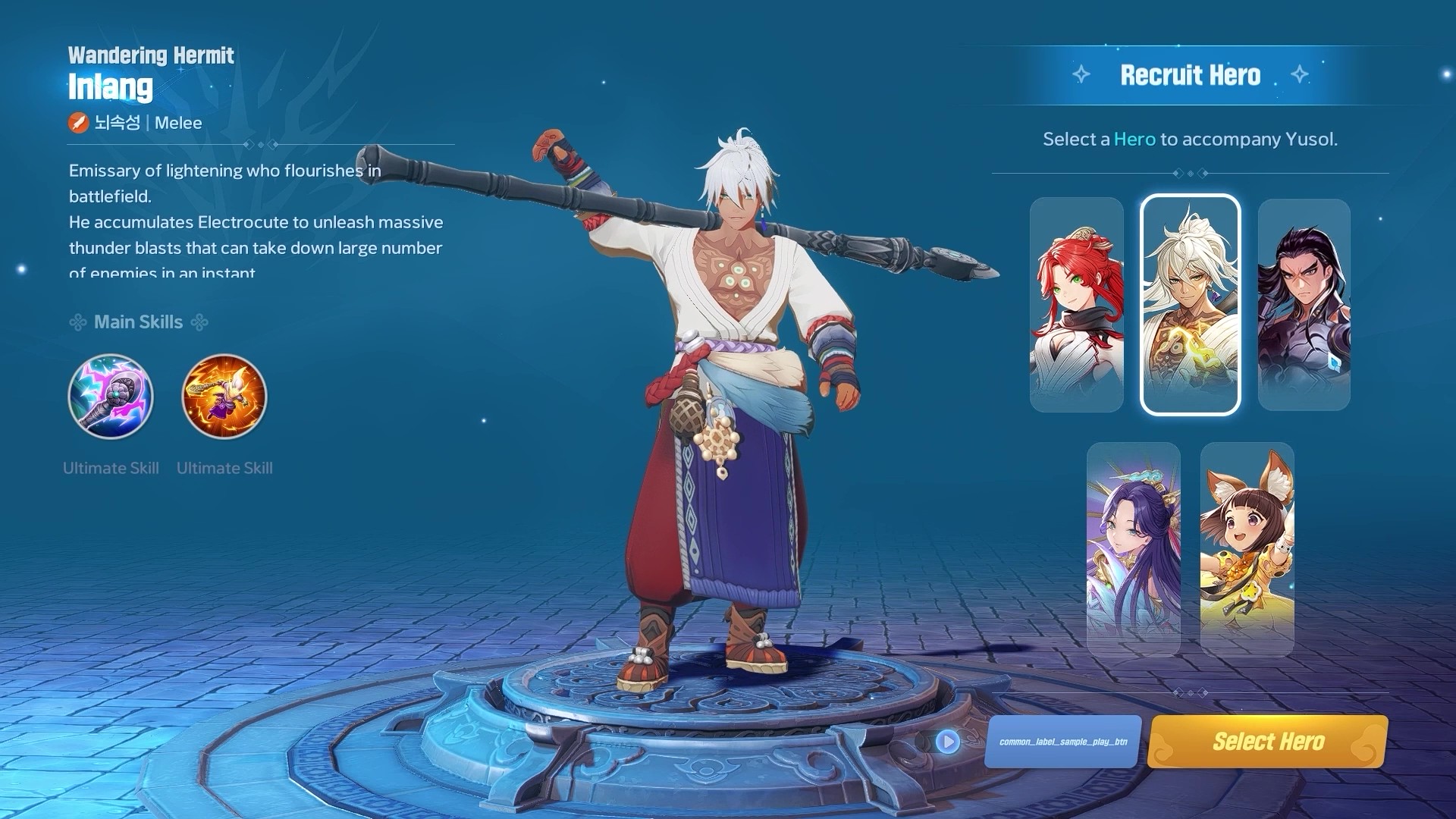The image size is (1456, 819).
Task: Click the sample play label button
Action: point(1062,741)
